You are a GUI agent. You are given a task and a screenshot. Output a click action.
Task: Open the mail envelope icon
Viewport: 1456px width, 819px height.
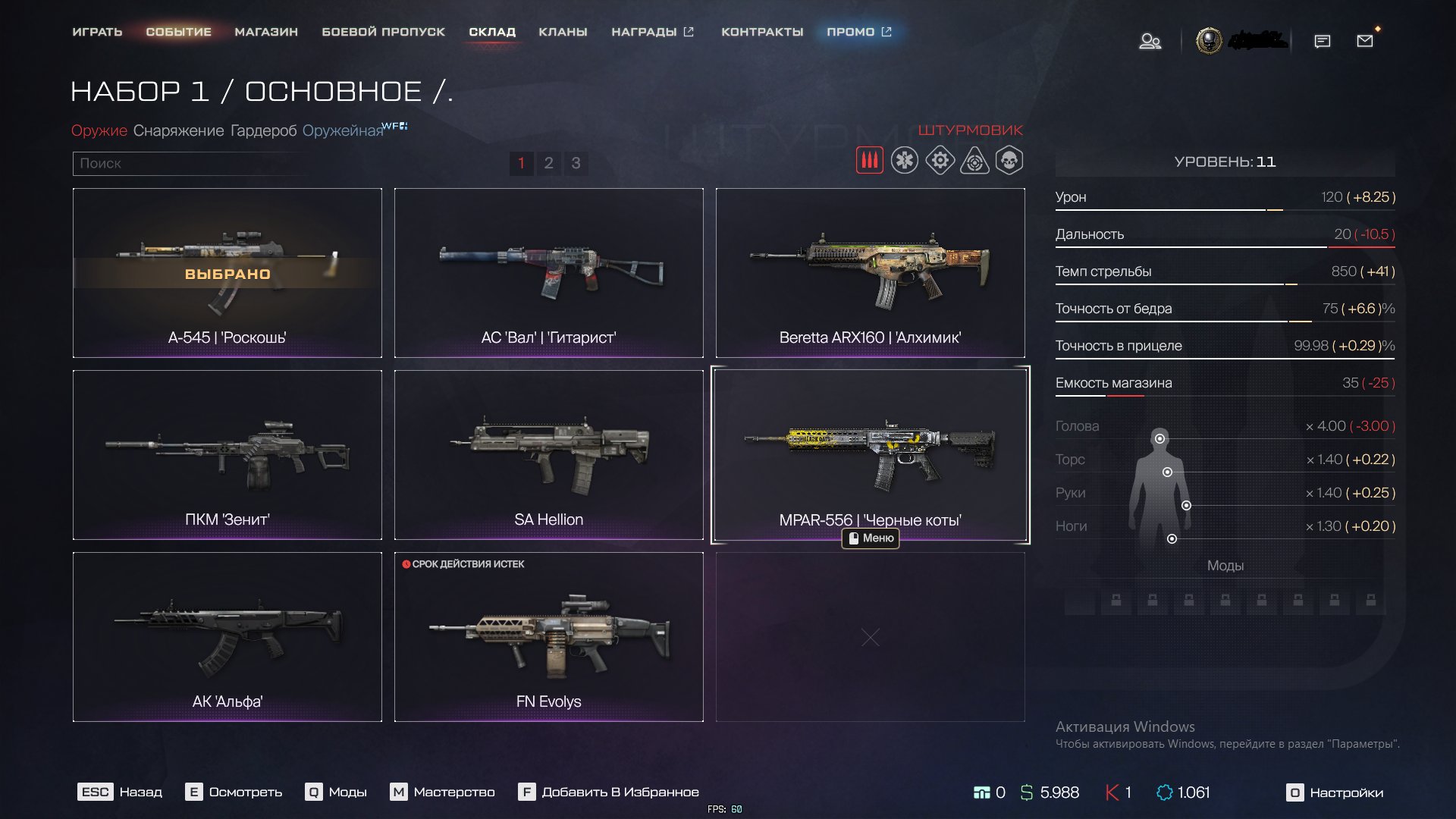click(x=1365, y=41)
